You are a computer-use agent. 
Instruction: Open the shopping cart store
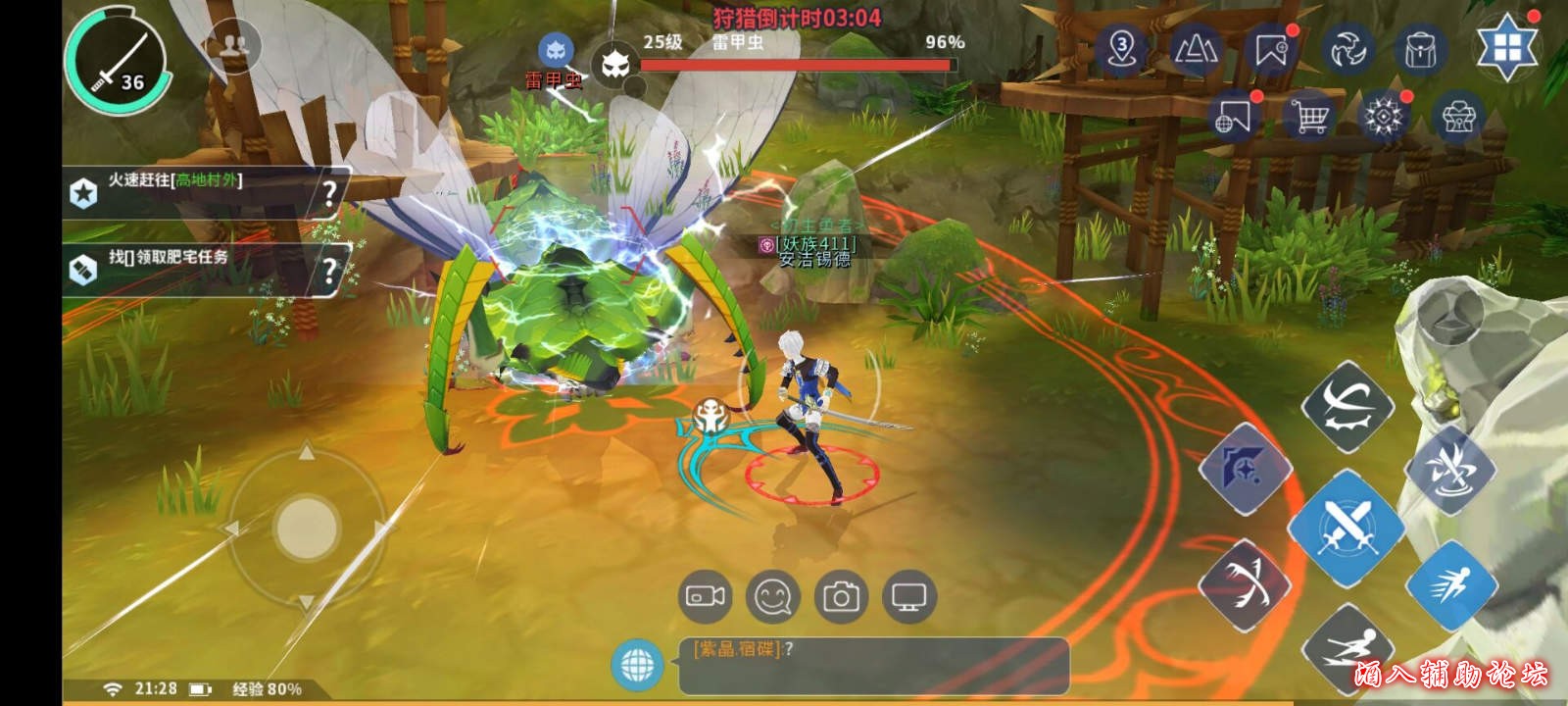(x=1309, y=118)
